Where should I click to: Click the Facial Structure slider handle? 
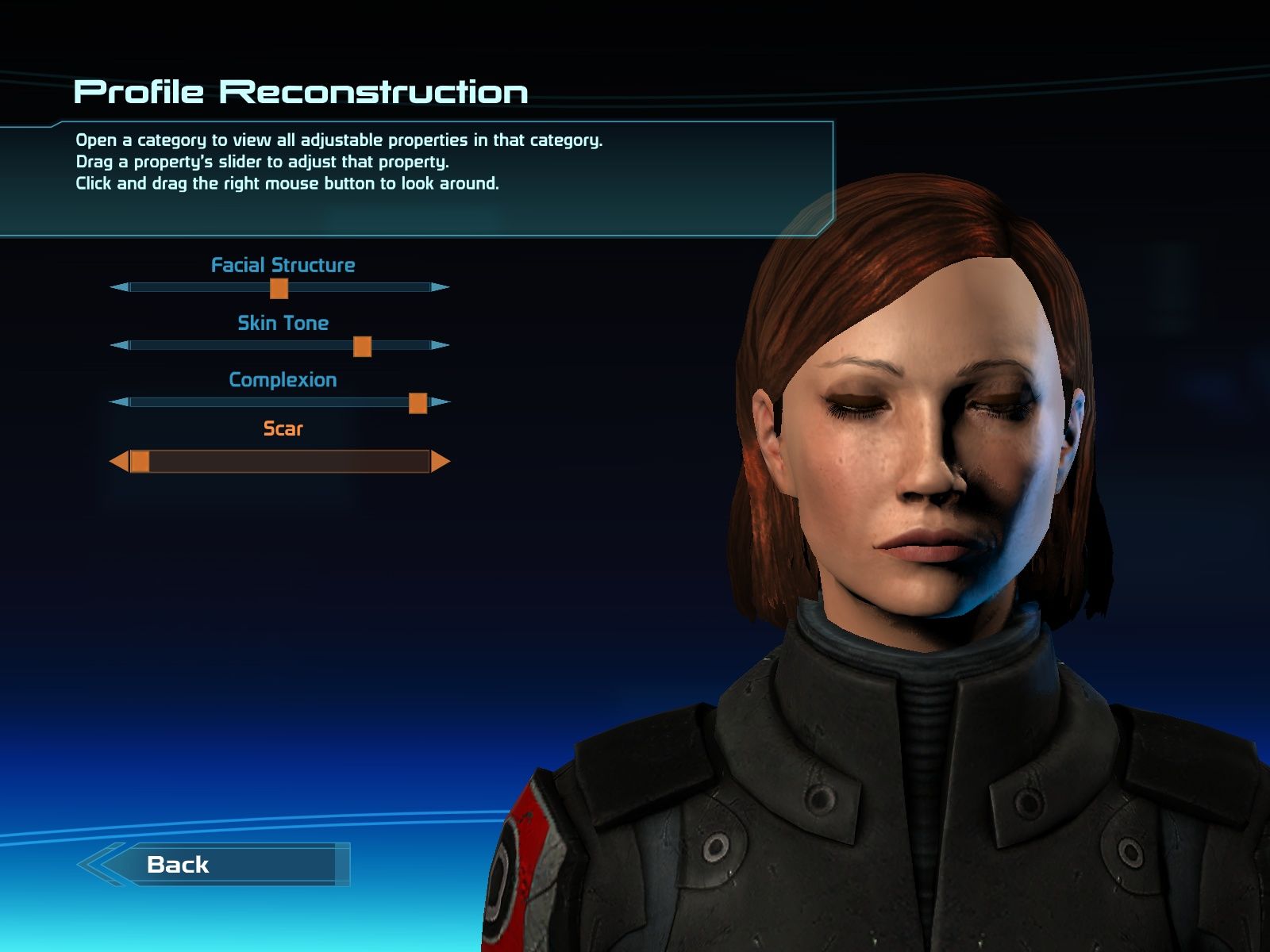pos(279,288)
